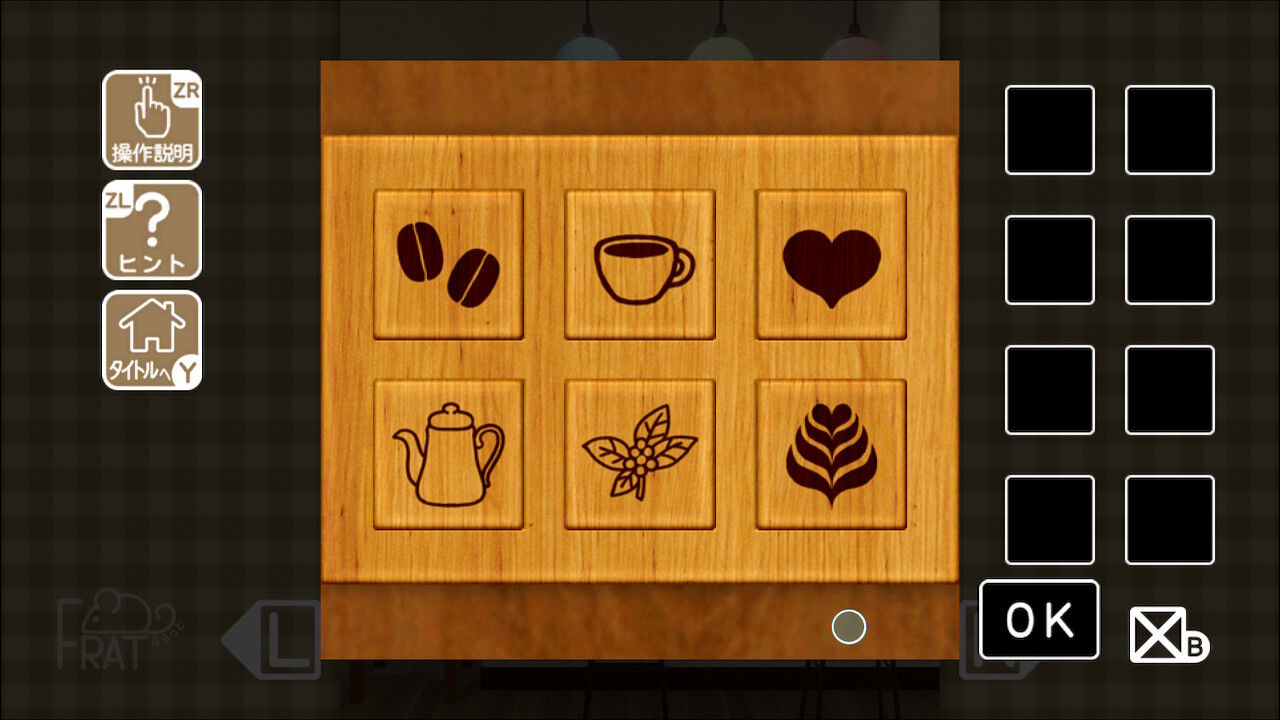The height and width of the screenshot is (720, 1280).
Task: Select the coffee kettle tile
Action: click(x=448, y=452)
